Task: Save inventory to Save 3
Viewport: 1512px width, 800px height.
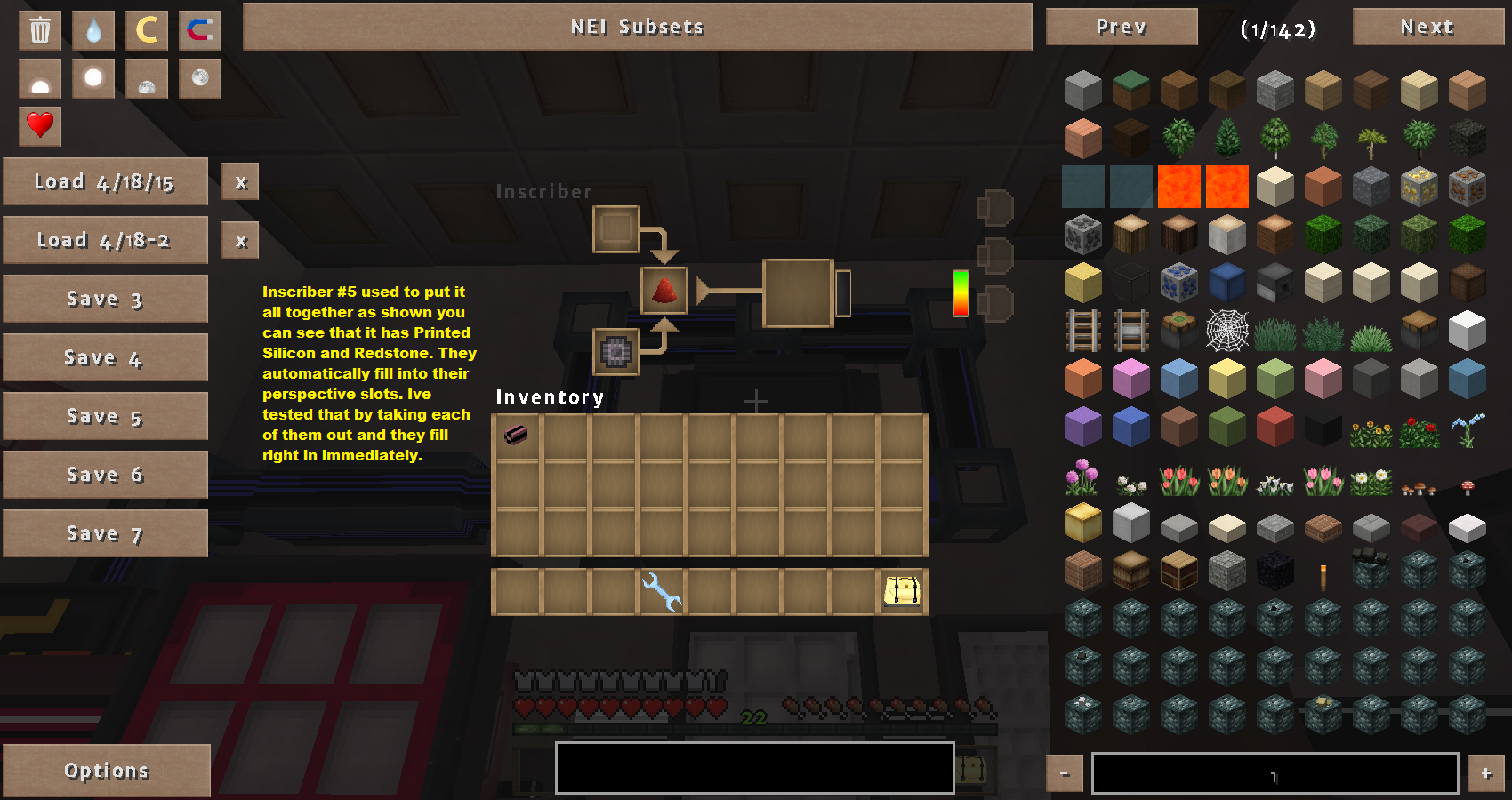Action: [105, 300]
